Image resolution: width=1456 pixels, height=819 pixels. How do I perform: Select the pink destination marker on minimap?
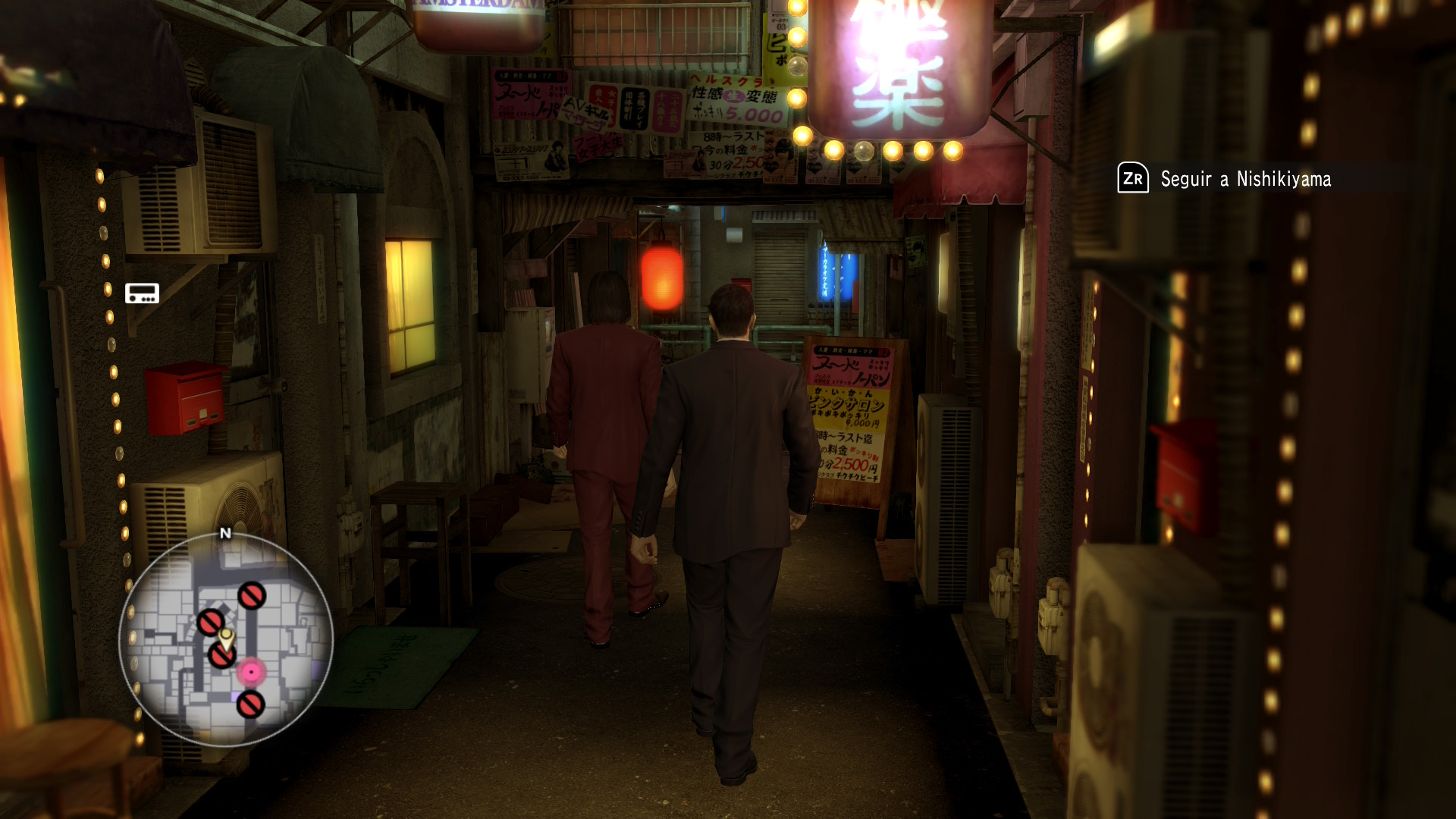pos(251,672)
